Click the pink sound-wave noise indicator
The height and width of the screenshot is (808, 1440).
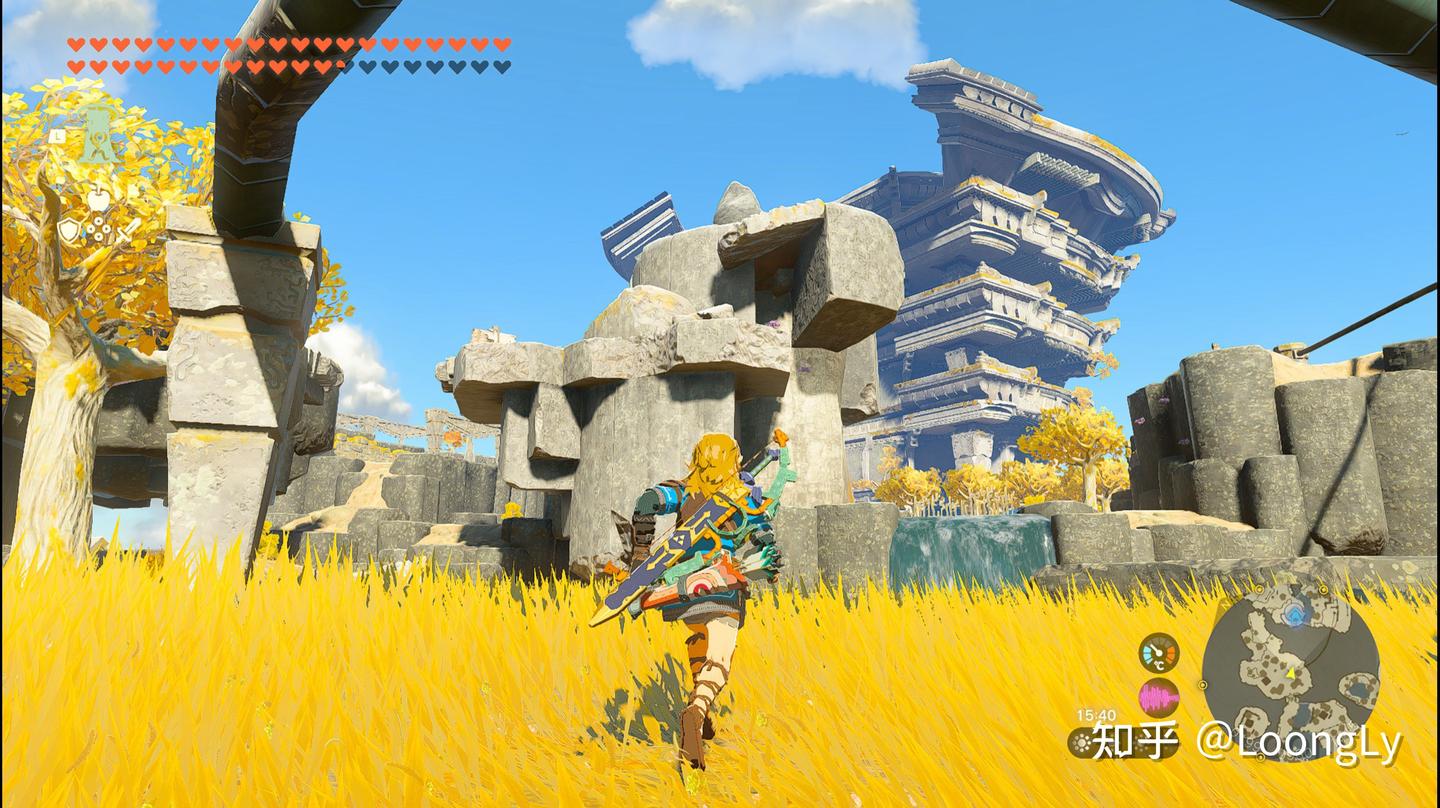pos(1159,697)
